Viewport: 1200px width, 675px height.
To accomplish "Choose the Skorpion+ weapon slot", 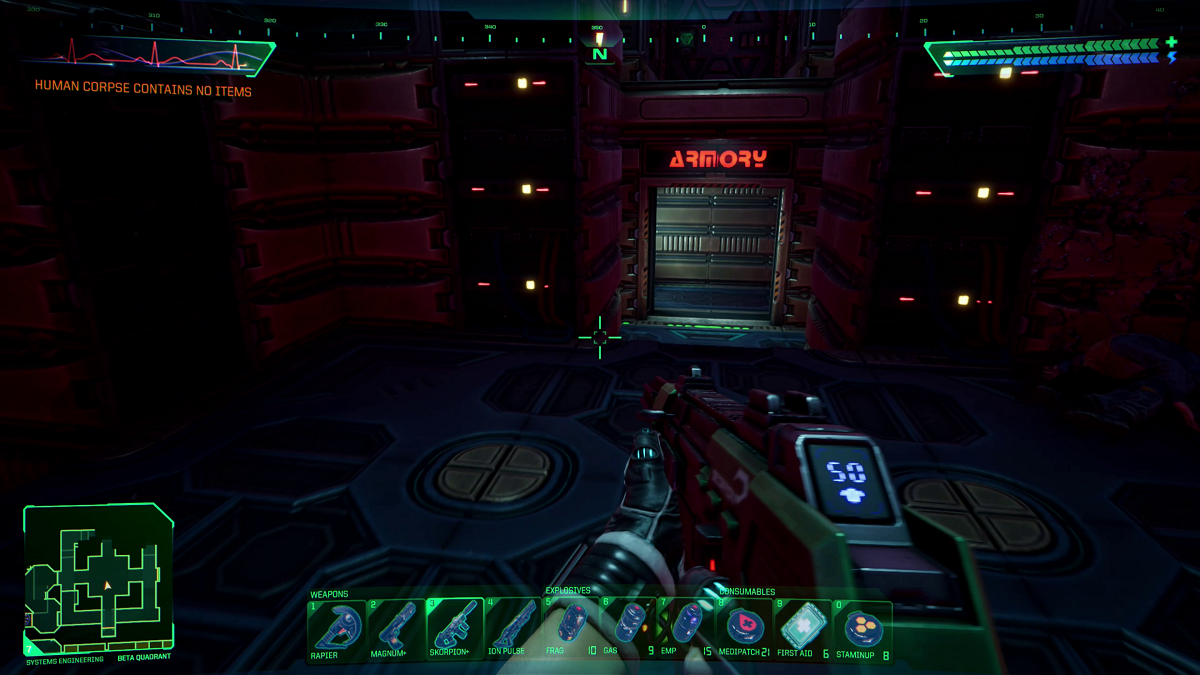I will coord(455,629).
